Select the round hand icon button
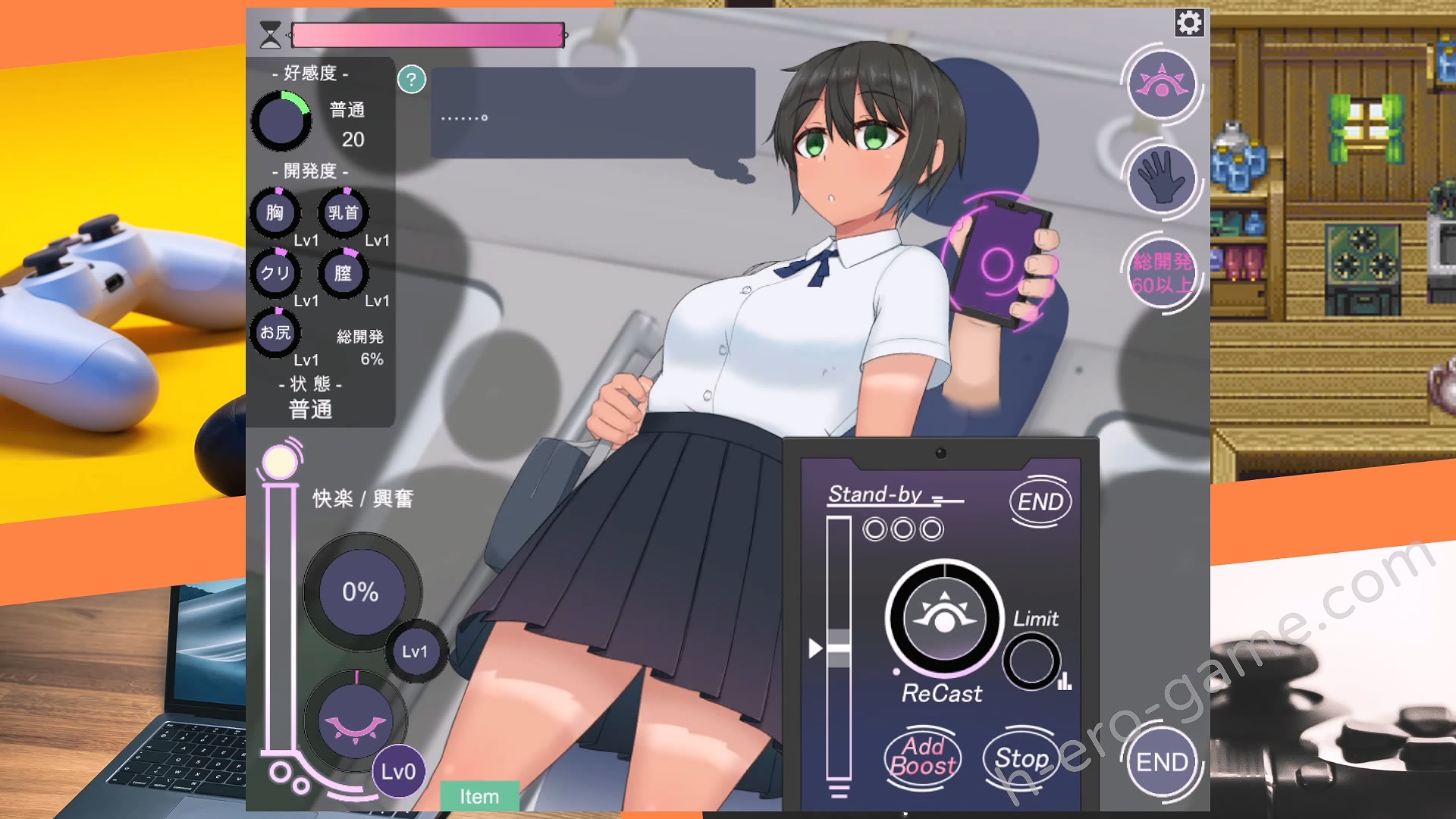The width and height of the screenshot is (1456, 819). (1161, 179)
